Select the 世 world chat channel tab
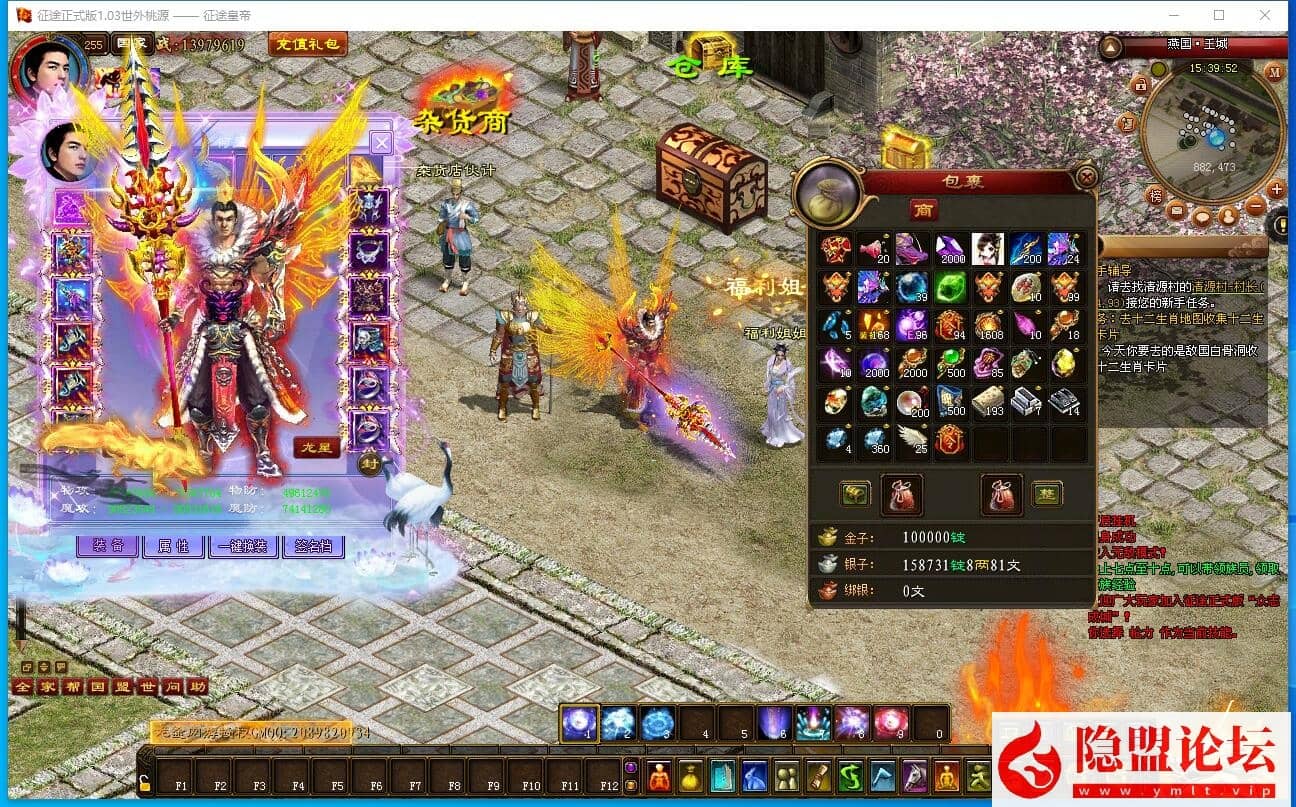1296x807 pixels. pos(148,687)
